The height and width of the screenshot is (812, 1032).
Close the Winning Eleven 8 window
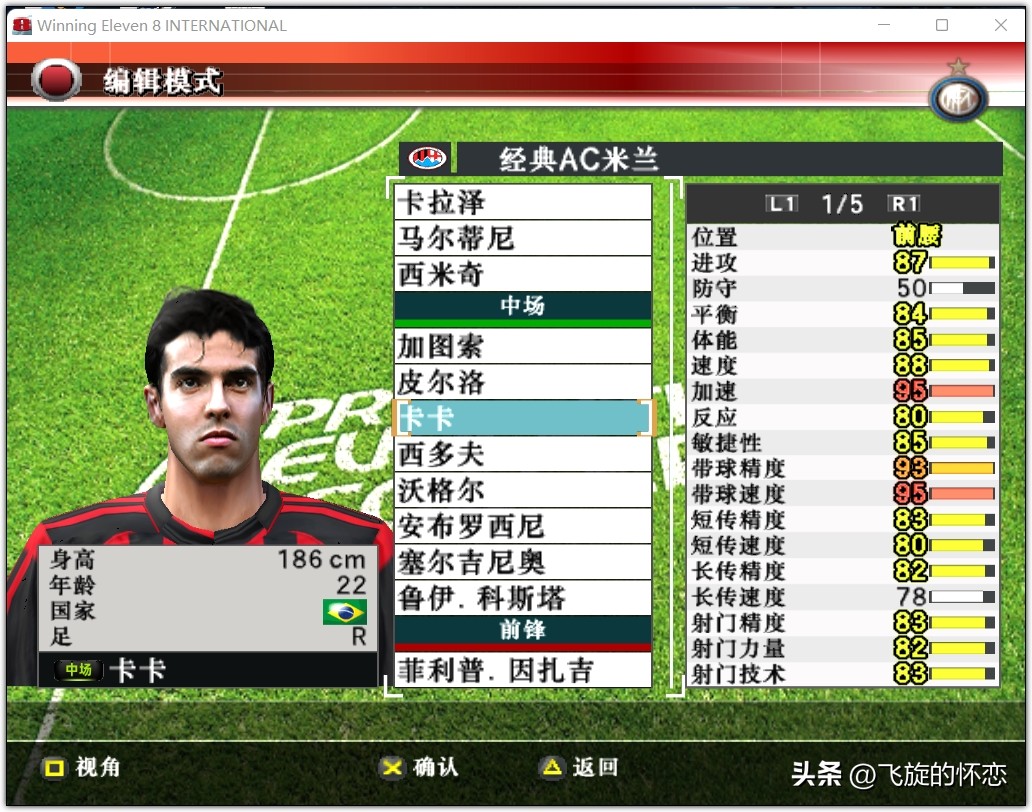tap(1000, 25)
